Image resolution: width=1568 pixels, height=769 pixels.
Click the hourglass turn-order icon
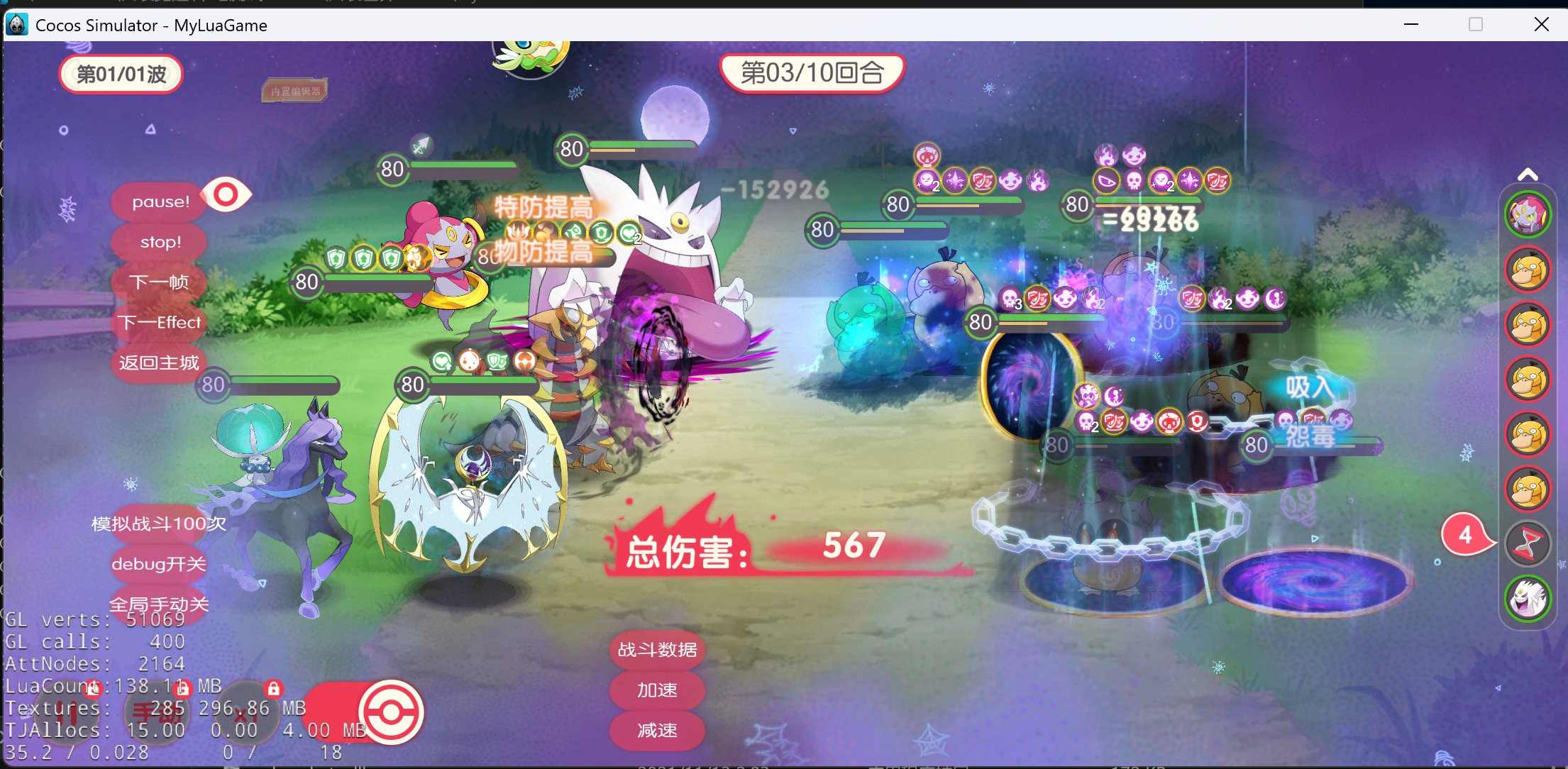pyautogui.click(x=1528, y=544)
